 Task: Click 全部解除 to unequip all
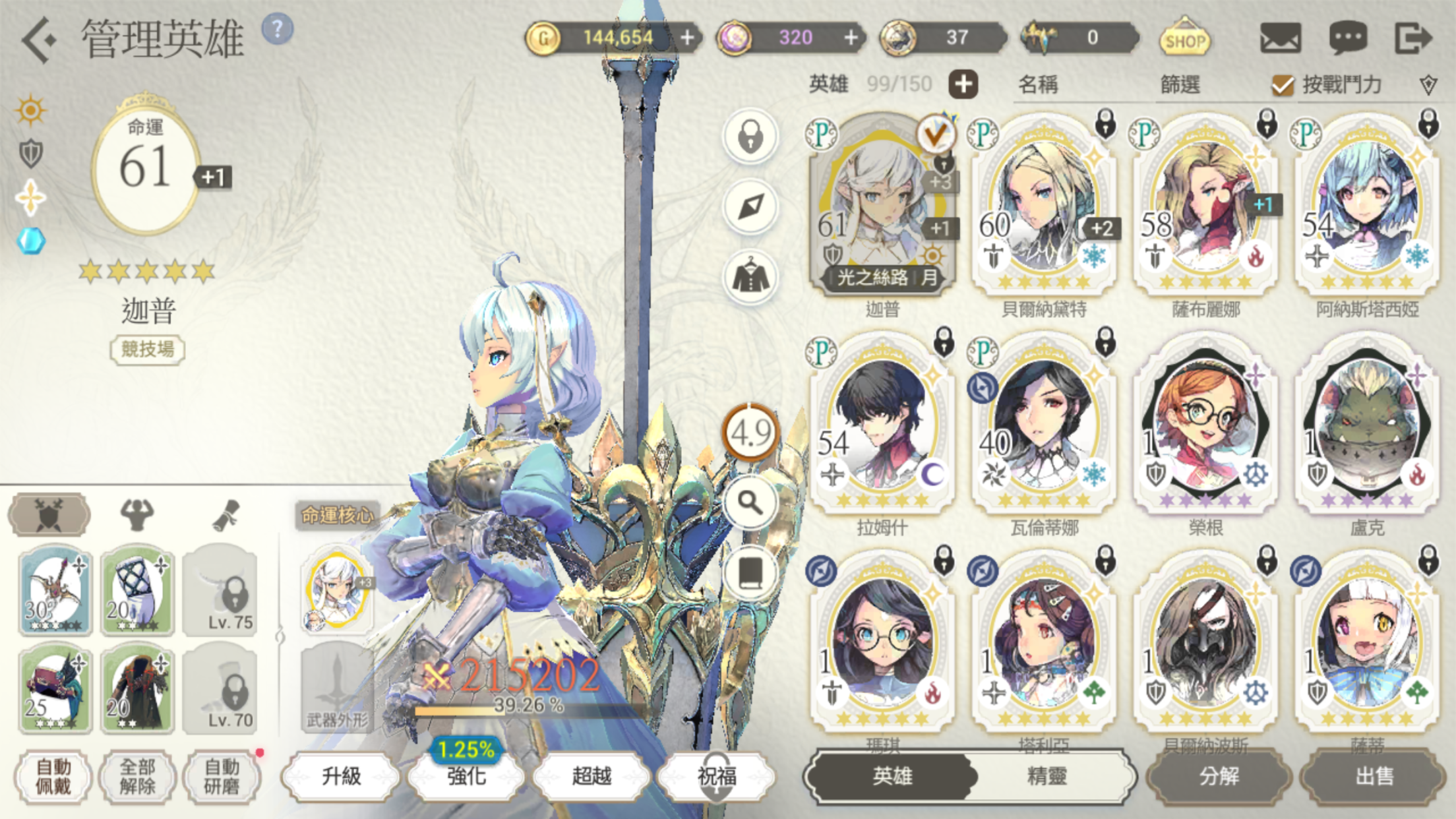137,776
